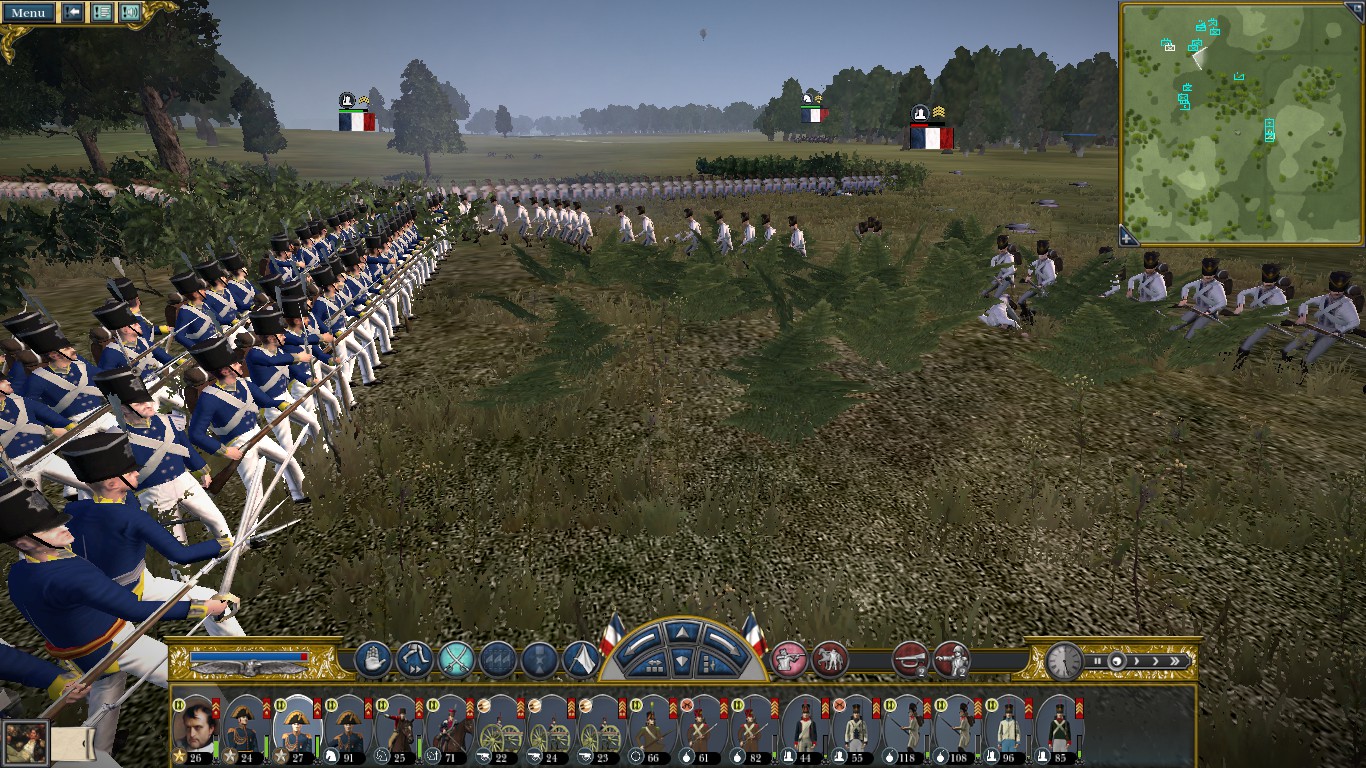
Task: Click the minimap corner expand arrow
Action: (x=1128, y=237)
